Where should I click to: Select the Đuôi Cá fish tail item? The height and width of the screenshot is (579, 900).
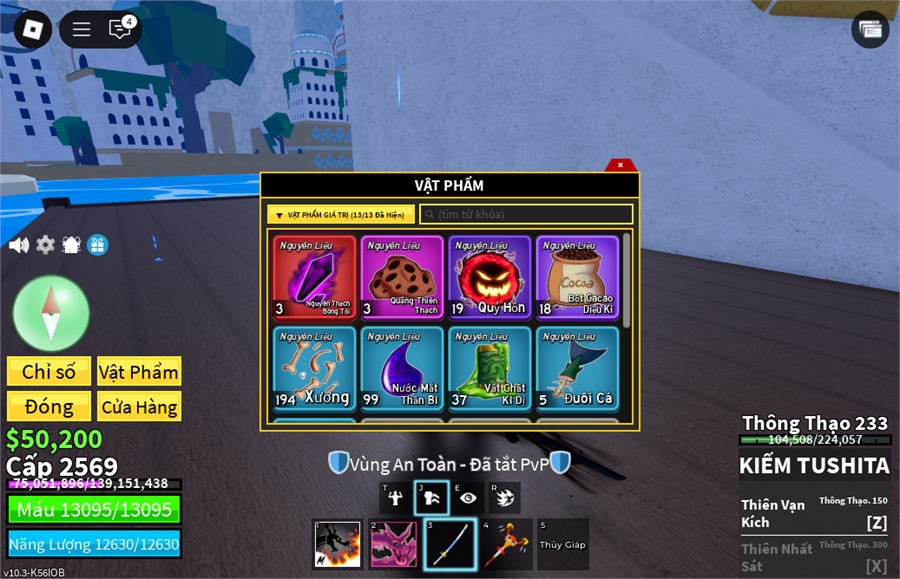click(577, 367)
